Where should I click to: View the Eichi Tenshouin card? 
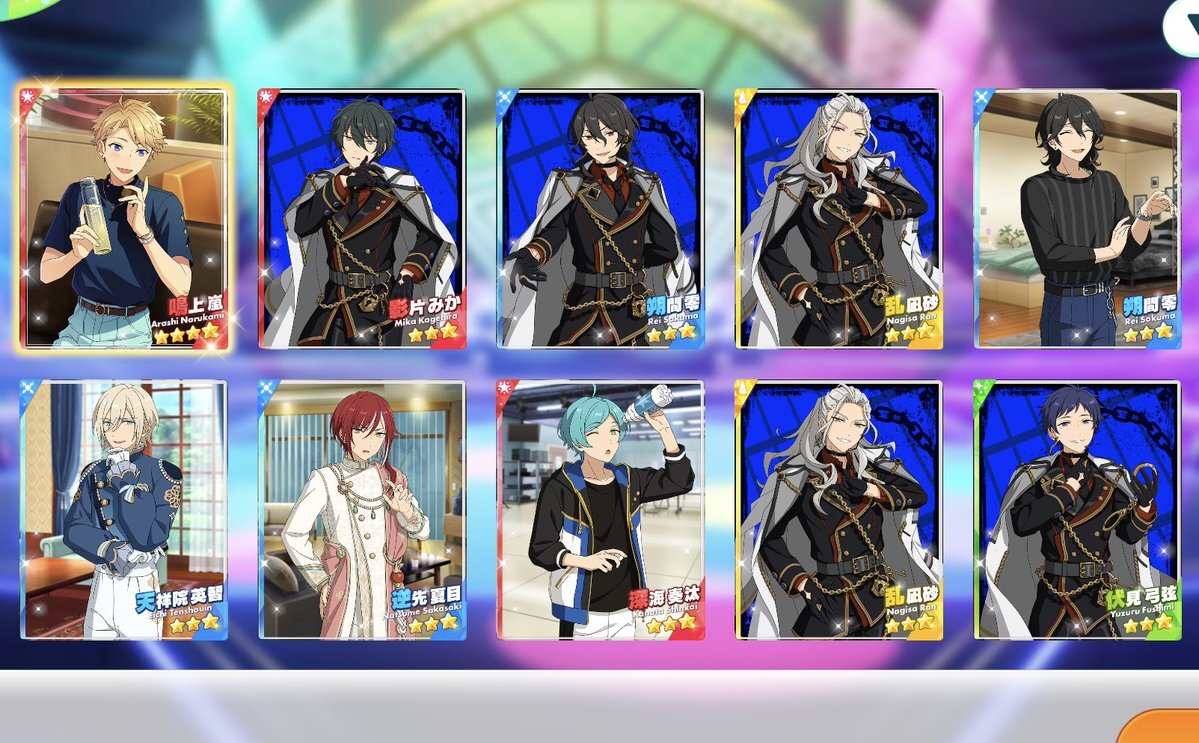(x=124, y=510)
